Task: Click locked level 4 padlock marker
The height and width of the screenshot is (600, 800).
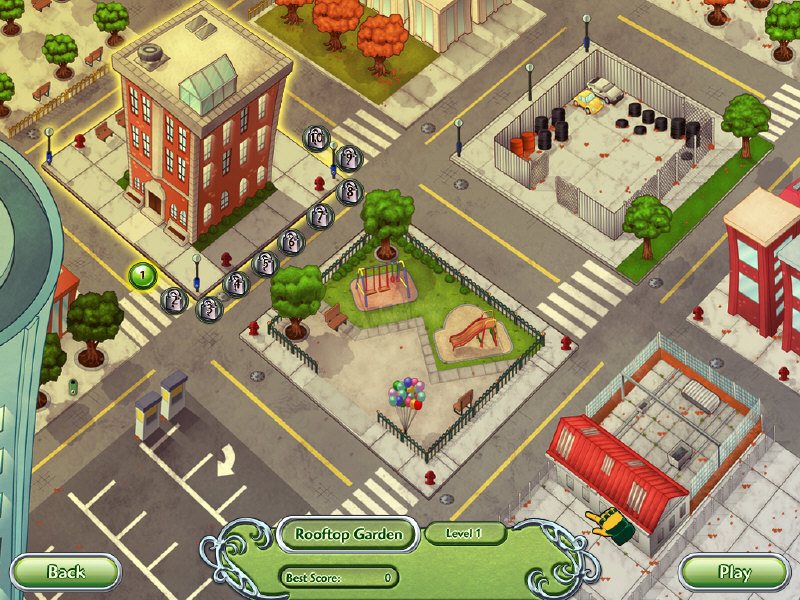Action: point(236,285)
